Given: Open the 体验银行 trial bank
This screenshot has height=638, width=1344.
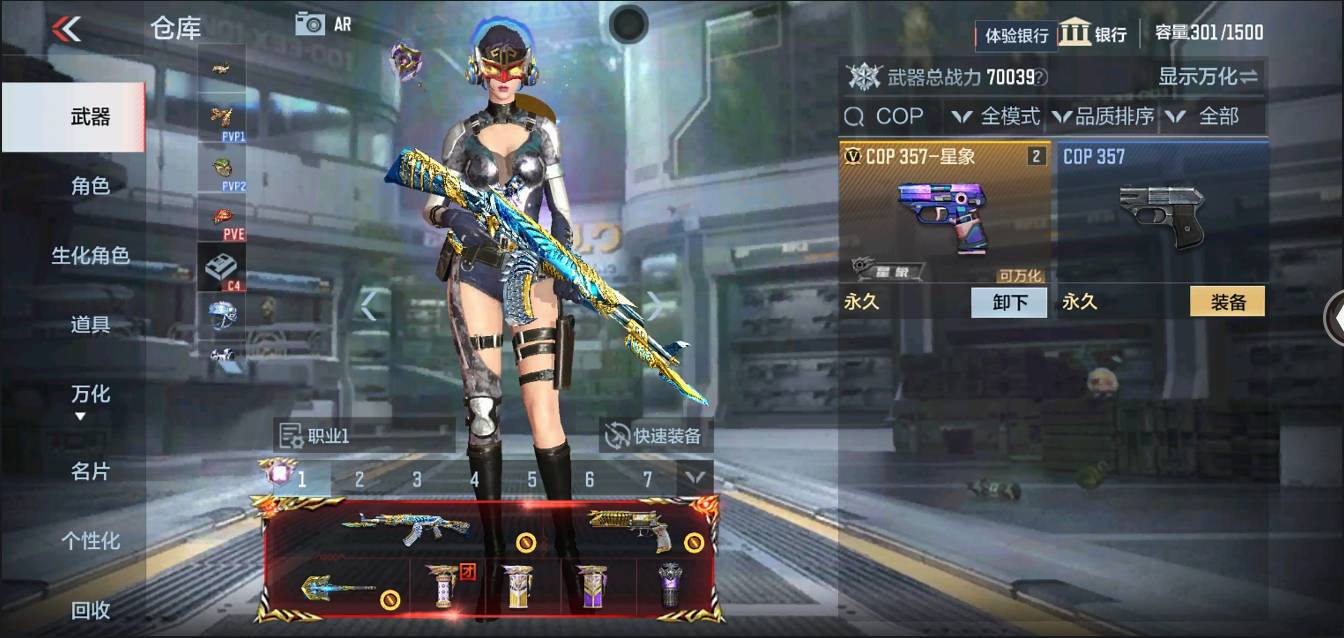Looking at the screenshot, I should [1016, 35].
